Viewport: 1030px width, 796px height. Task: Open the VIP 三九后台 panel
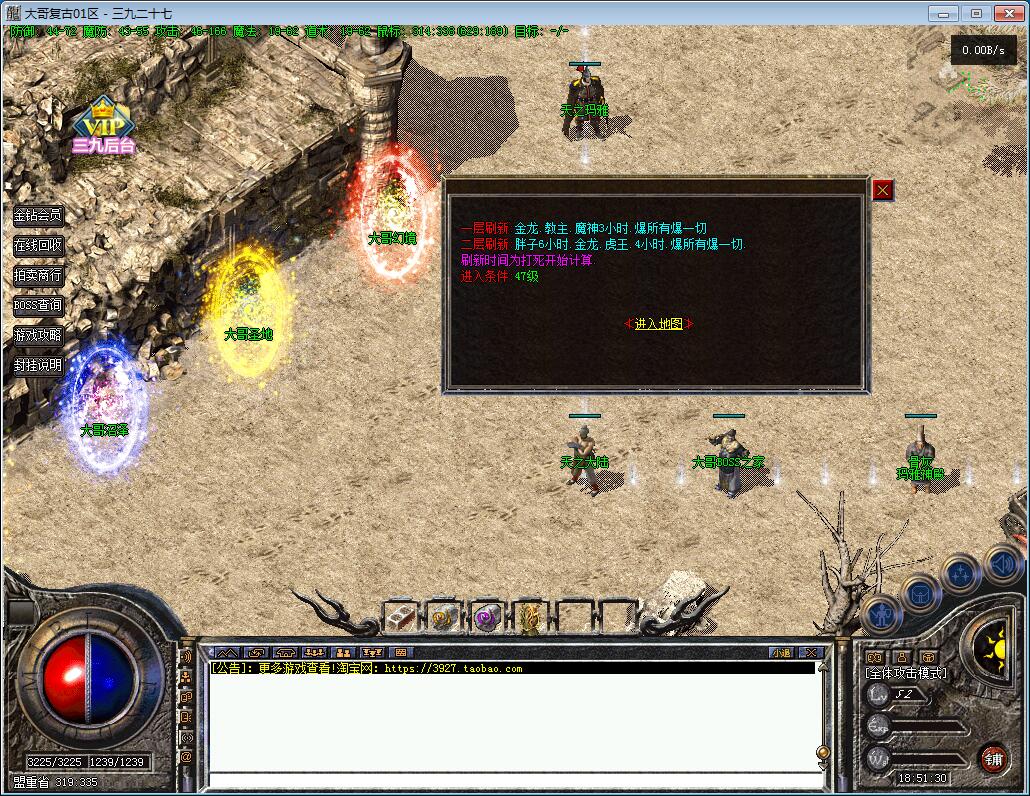[x=101, y=128]
